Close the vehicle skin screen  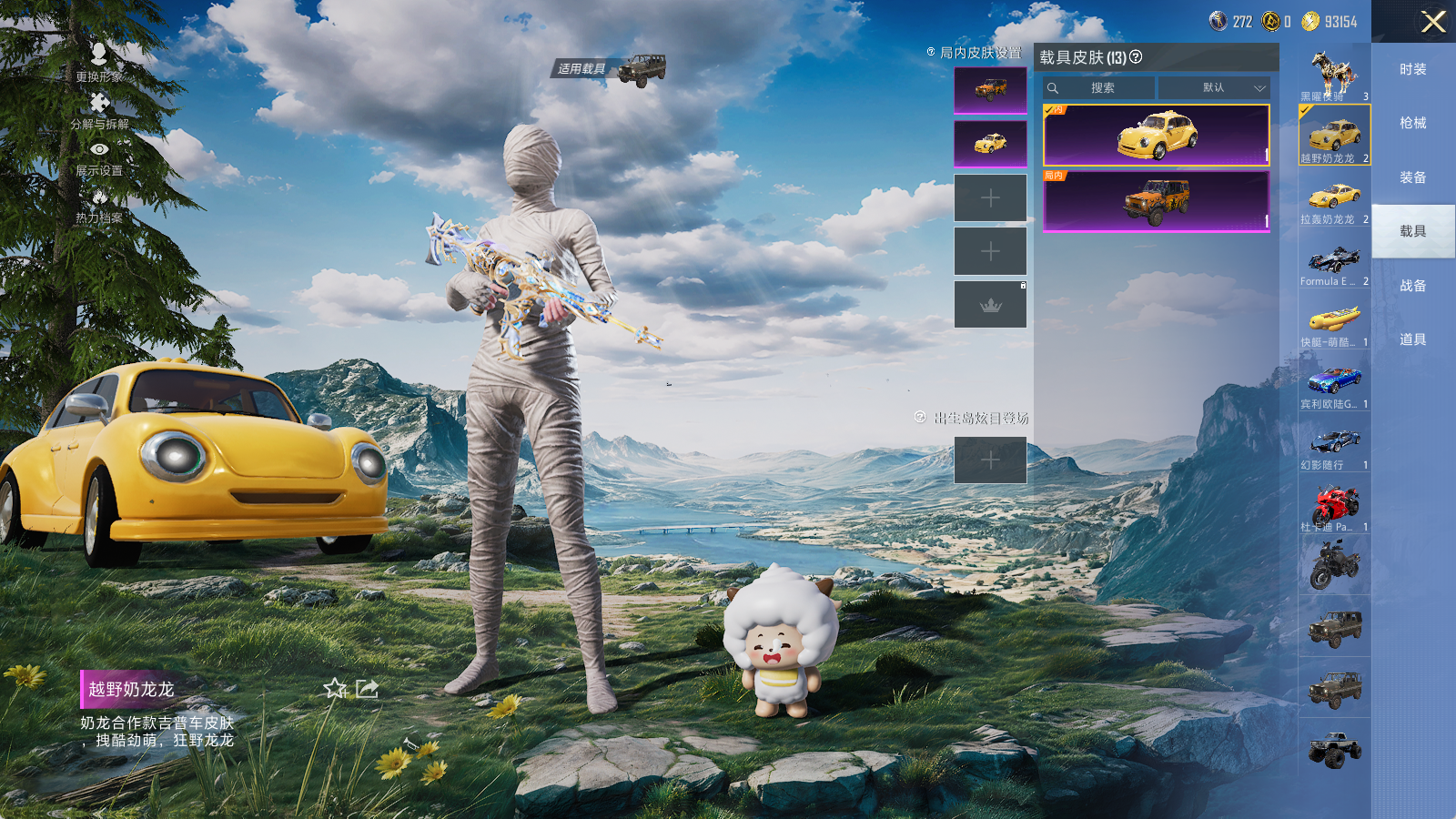1432,22
